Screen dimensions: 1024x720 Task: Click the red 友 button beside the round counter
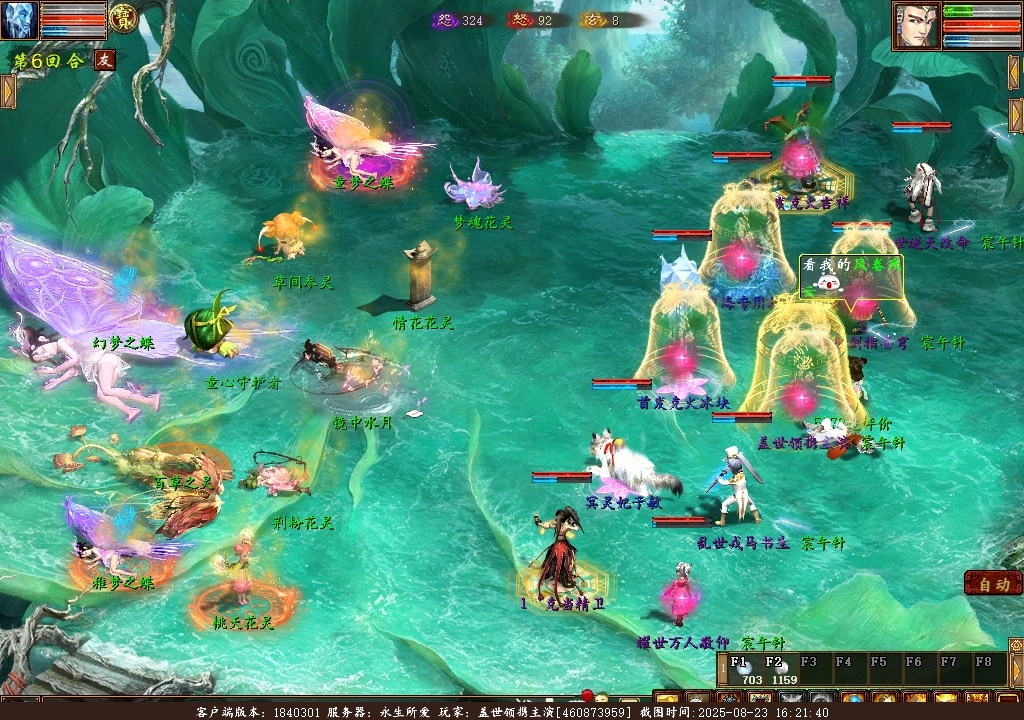coord(105,60)
